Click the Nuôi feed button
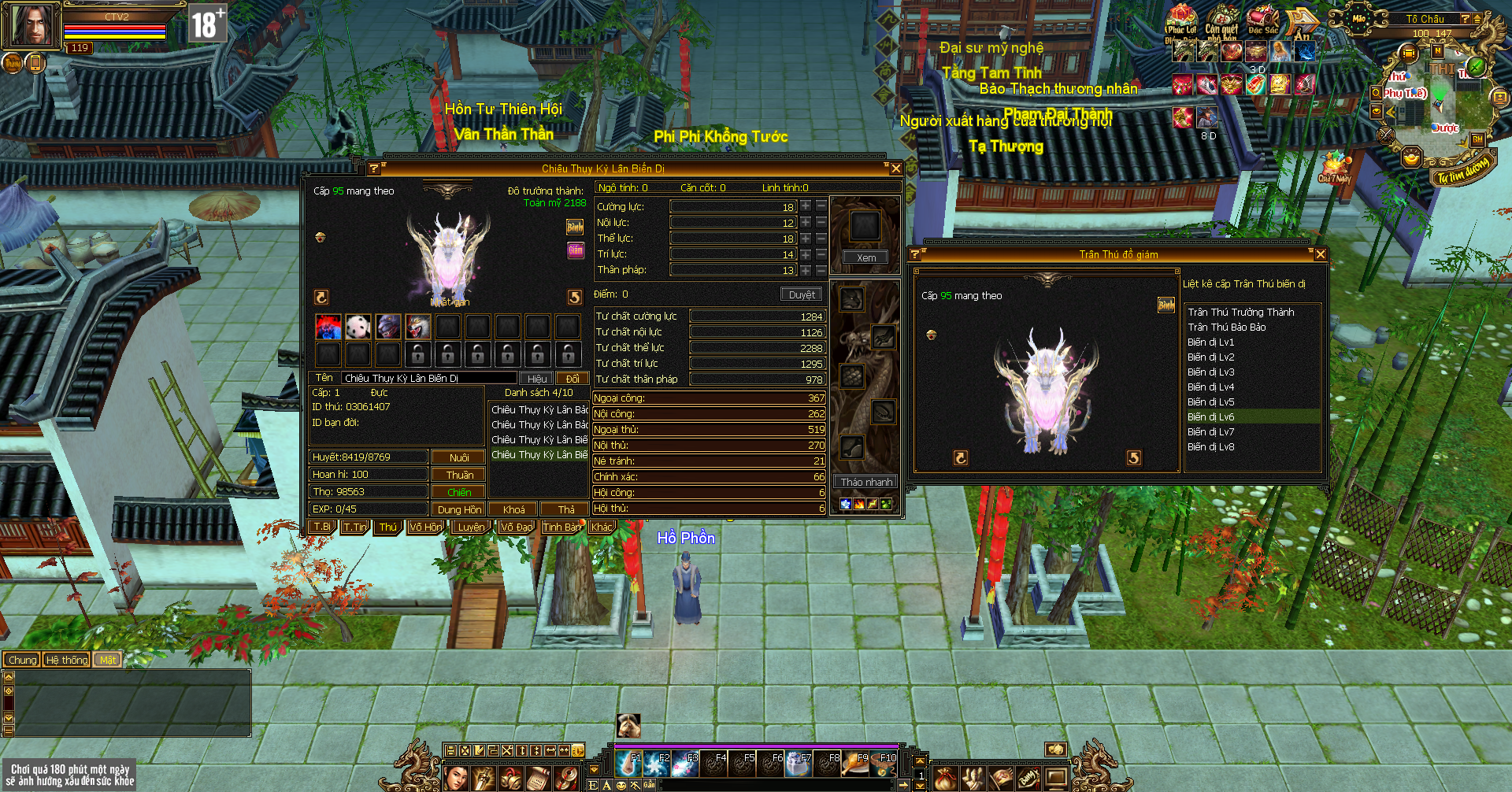Viewport: 1512px width, 792px height. point(458,457)
